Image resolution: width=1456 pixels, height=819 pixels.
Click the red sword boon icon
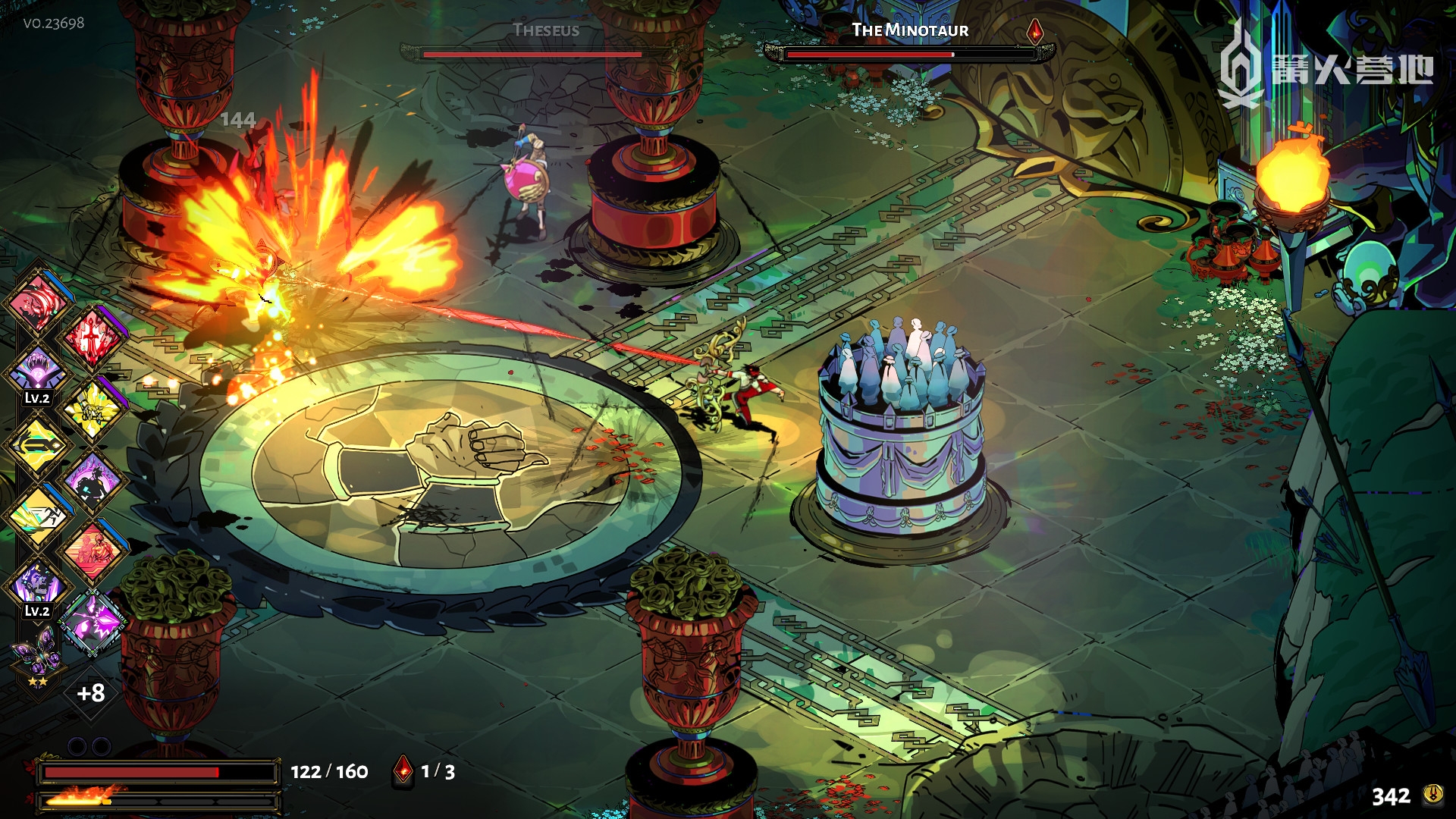(x=93, y=337)
